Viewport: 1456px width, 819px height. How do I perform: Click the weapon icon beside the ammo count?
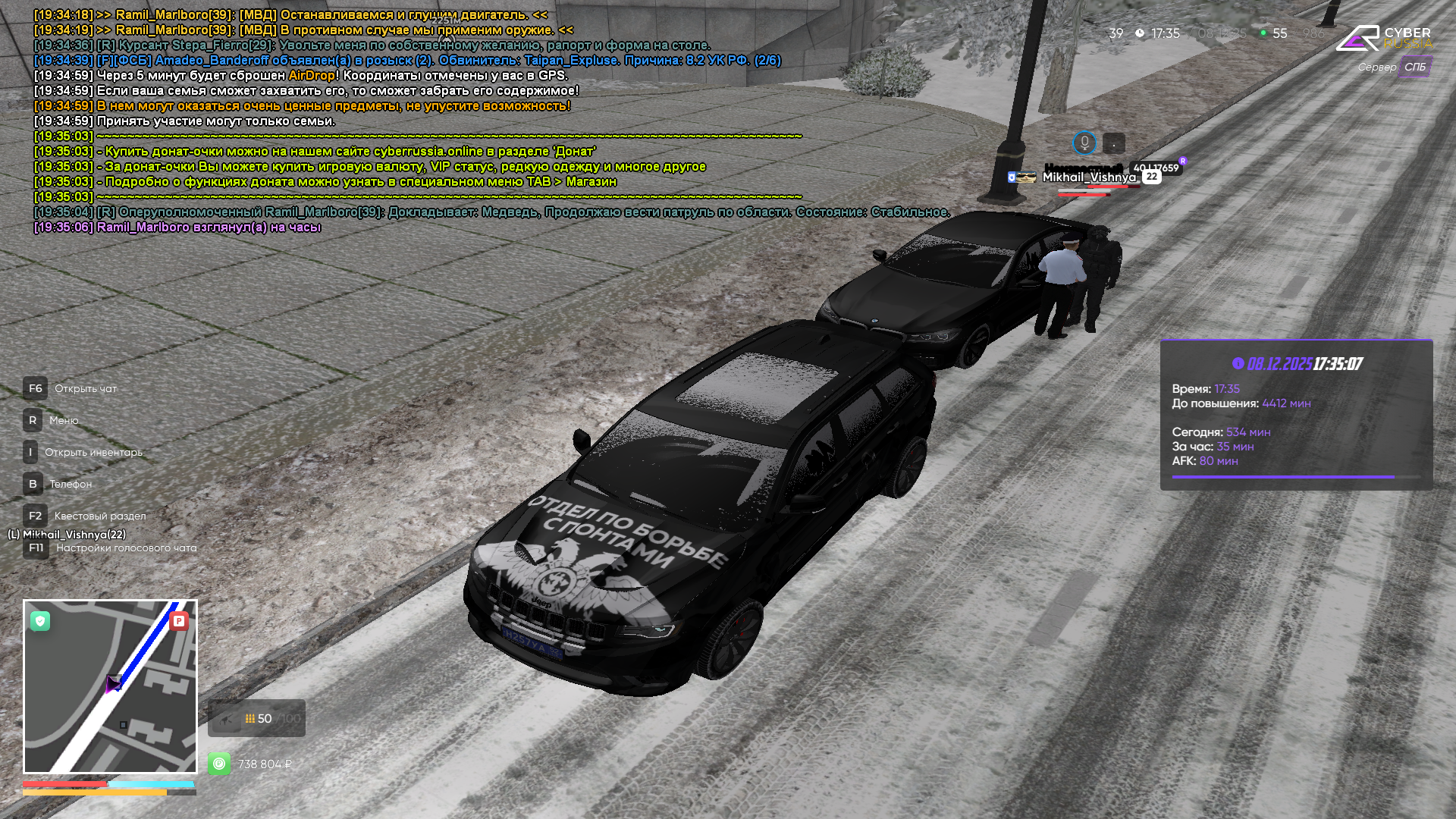(x=225, y=719)
